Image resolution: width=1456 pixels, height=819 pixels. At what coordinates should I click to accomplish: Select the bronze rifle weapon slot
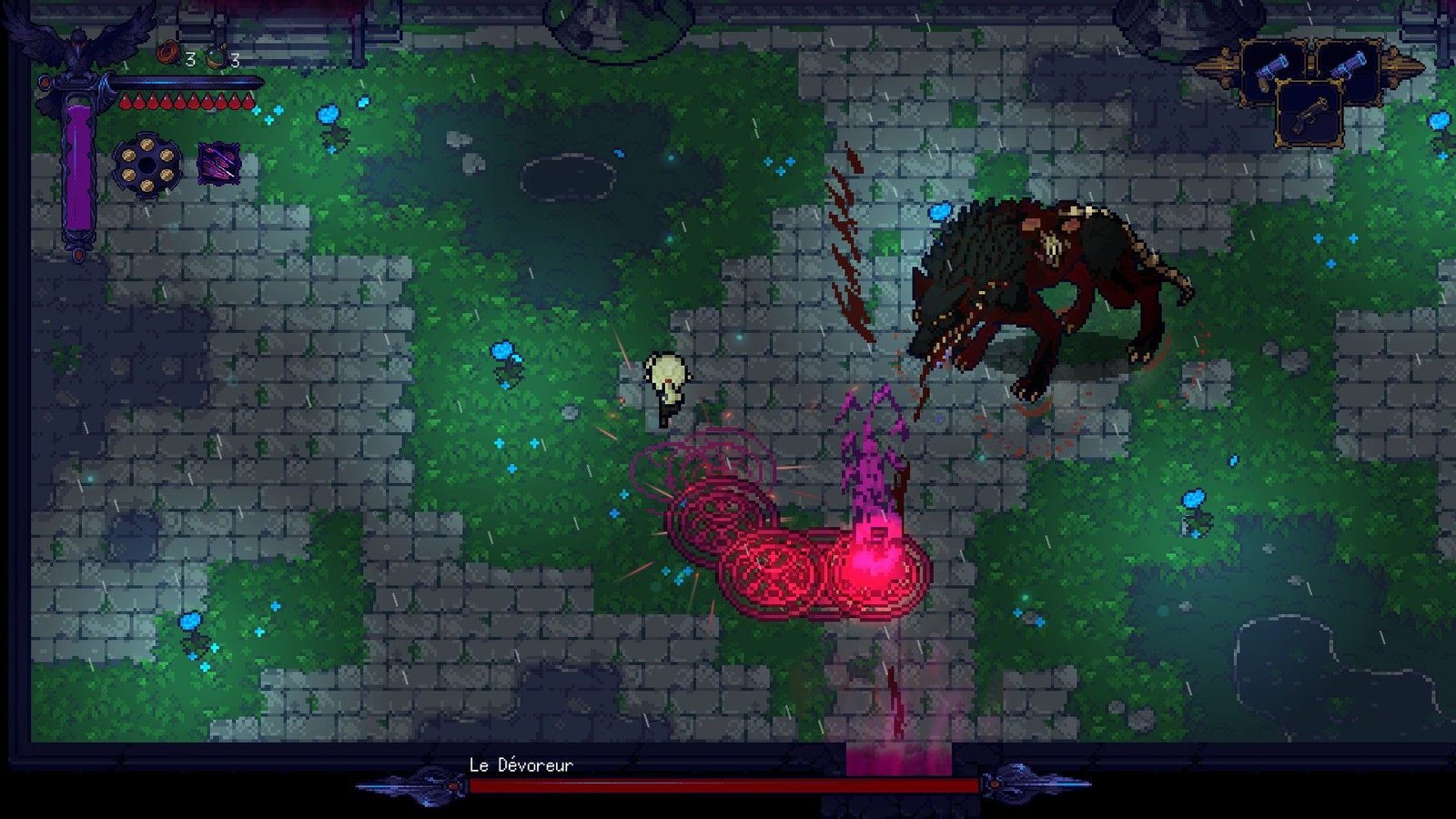(x=1309, y=114)
